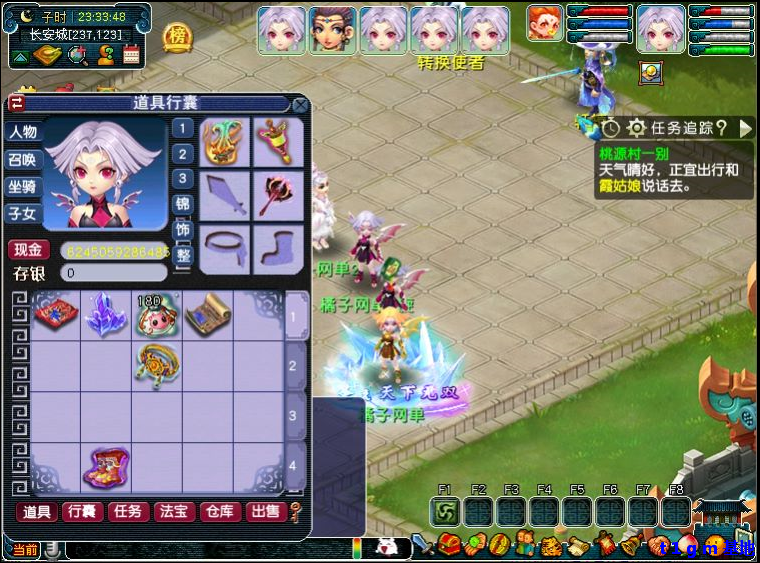Click the 现金 cash button
Image resolution: width=760 pixels, height=563 pixels.
point(28,250)
